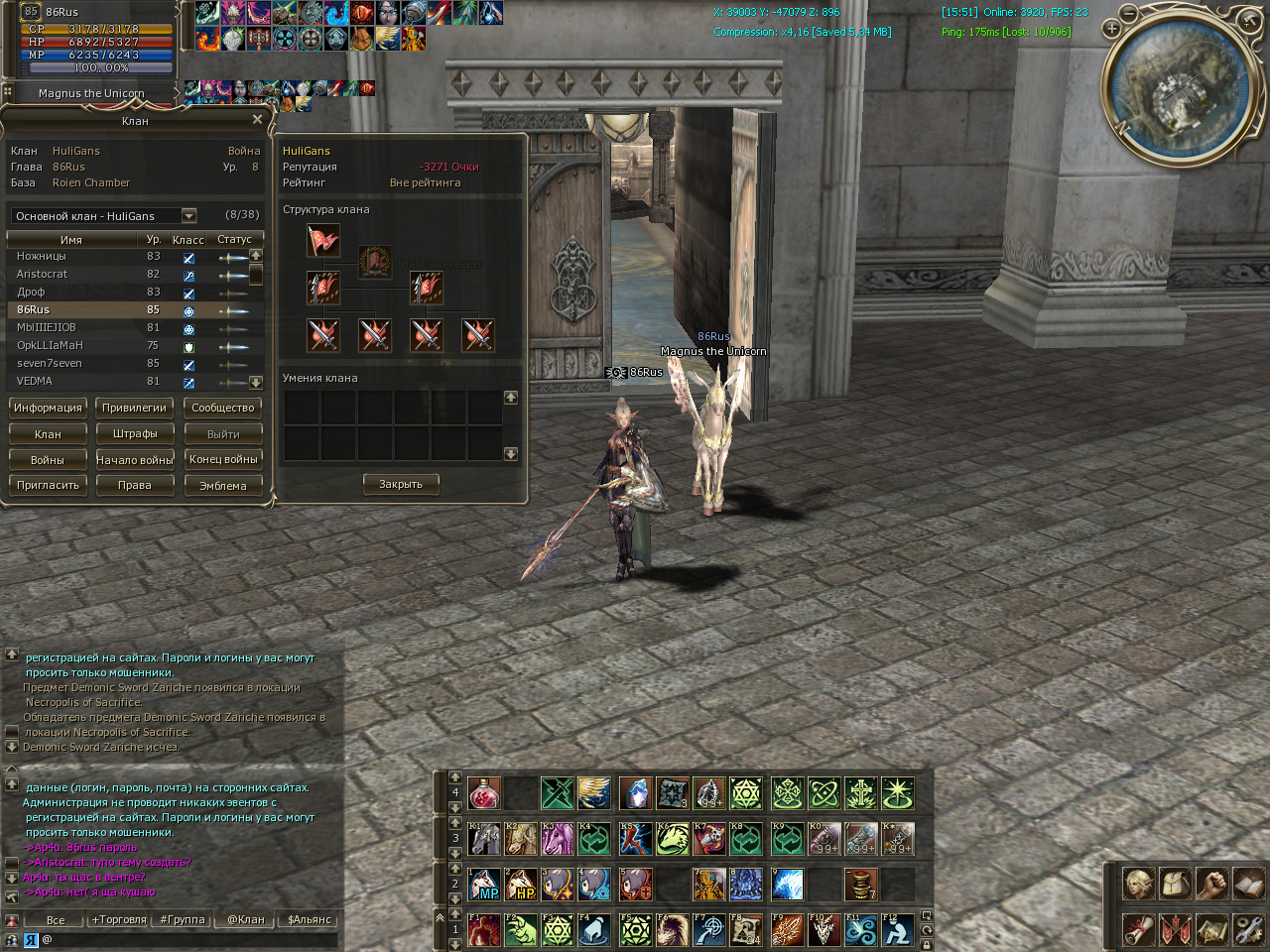Invite a member with Пригласить
Image resolution: width=1270 pixels, height=952 pixels.
click(48, 485)
